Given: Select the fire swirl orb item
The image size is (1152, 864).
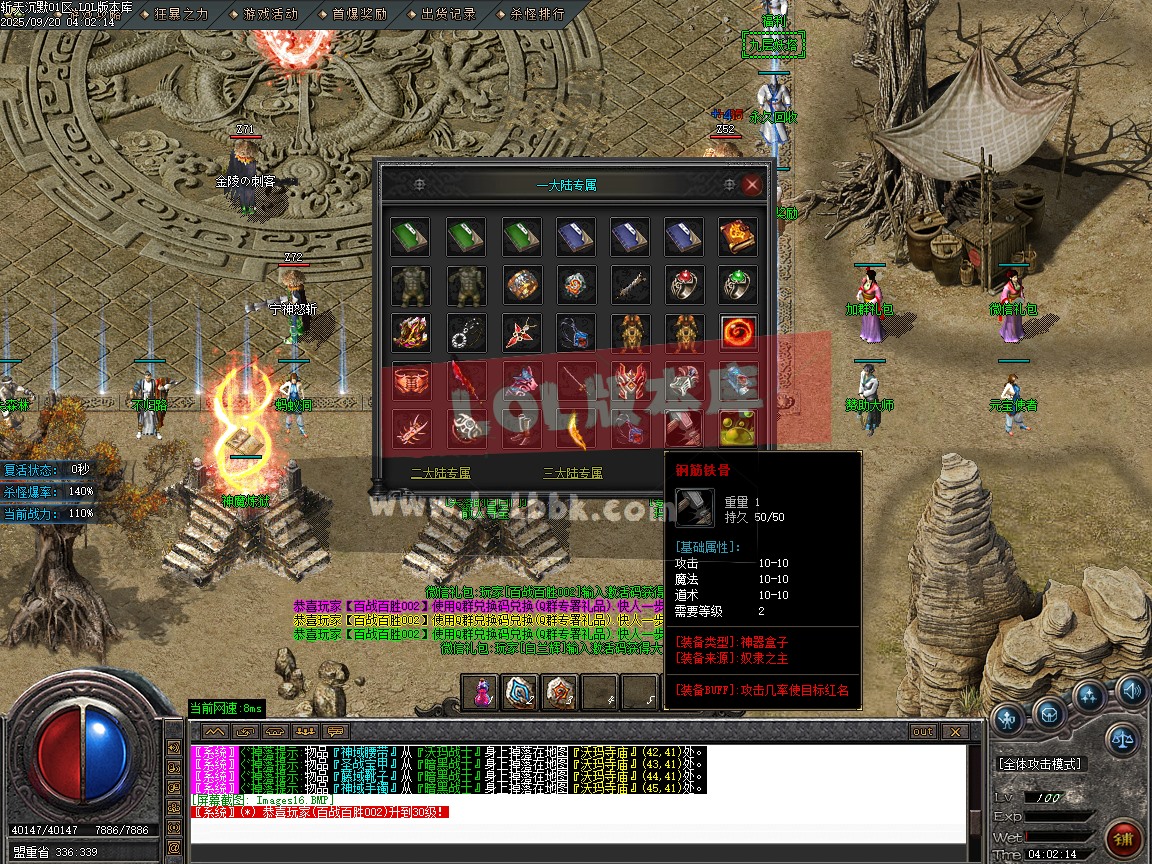Looking at the screenshot, I should point(738,333).
